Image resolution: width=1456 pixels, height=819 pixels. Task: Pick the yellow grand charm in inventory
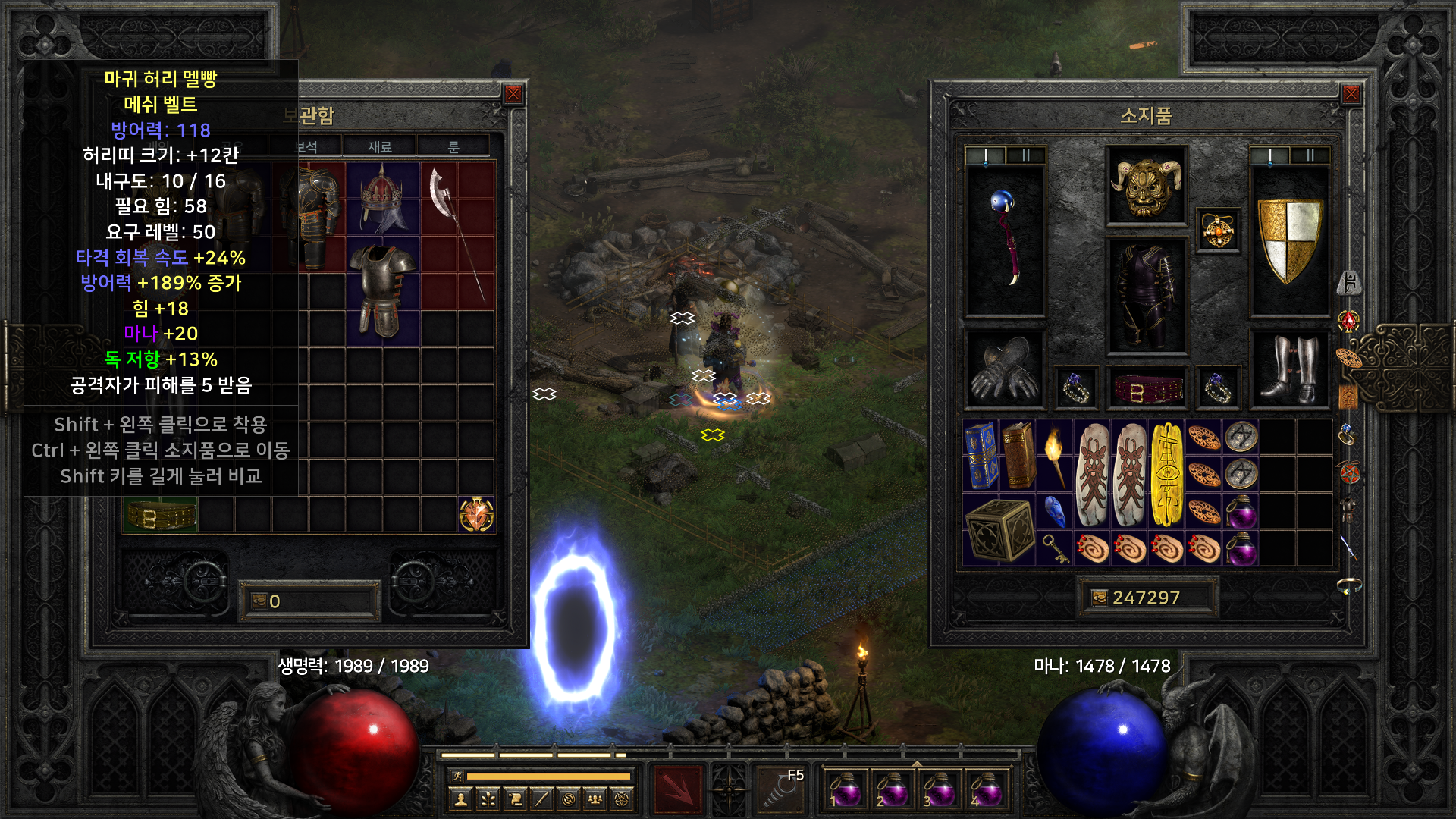1166,474
